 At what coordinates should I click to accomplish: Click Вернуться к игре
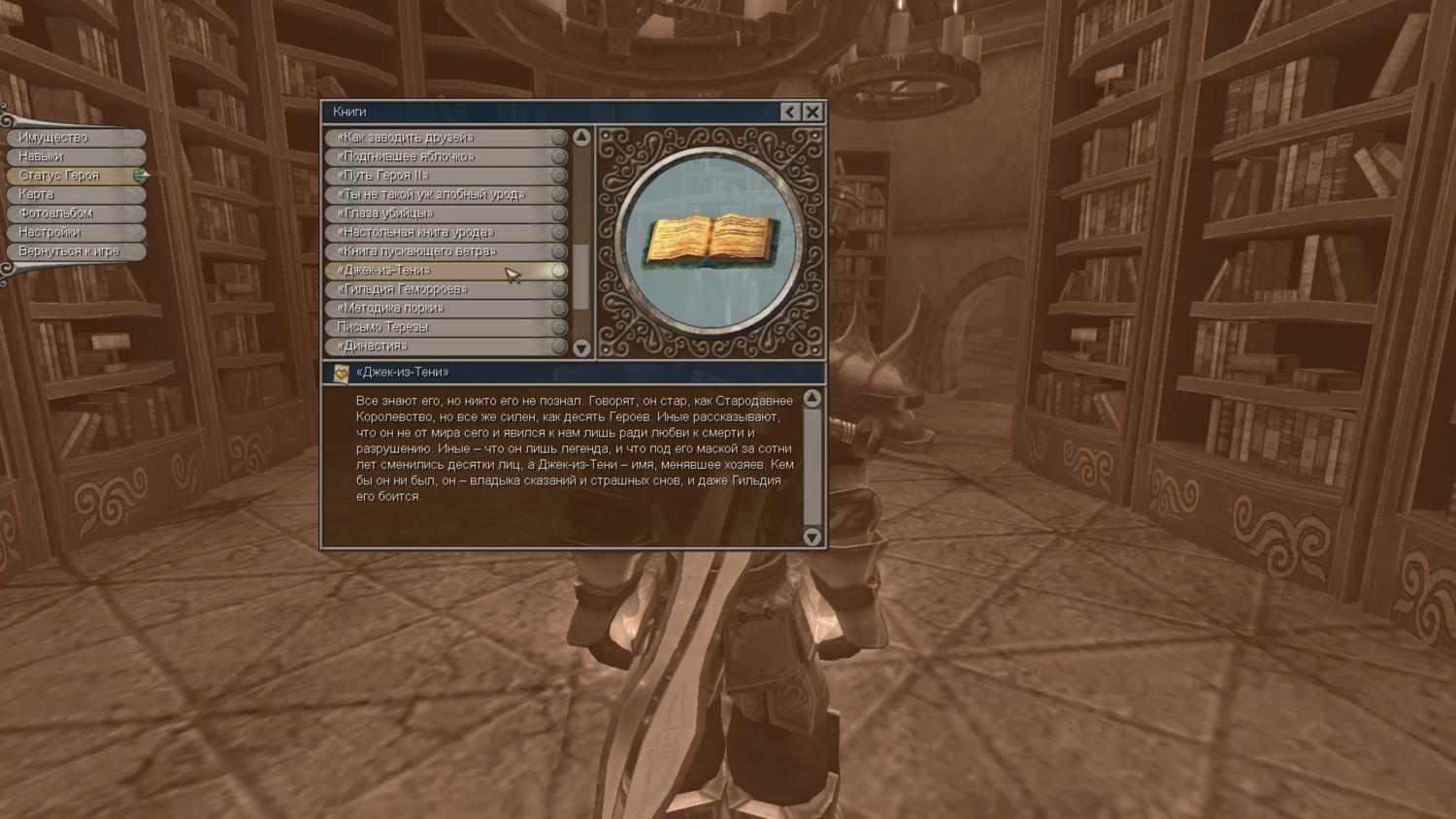click(x=76, y=251)
